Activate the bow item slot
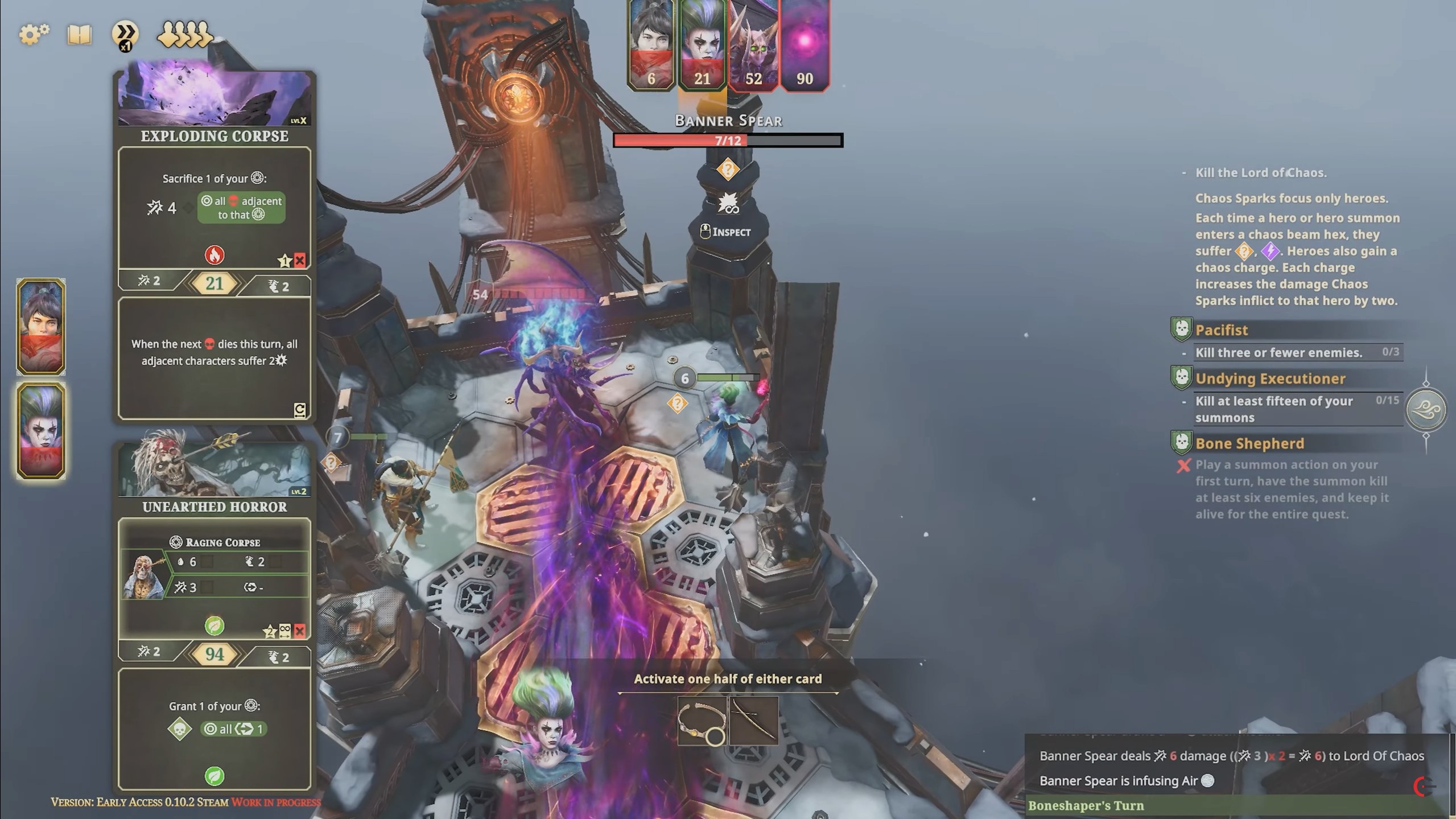Viewport: 1456px width, 819px height. pyautogui.click(x=753, y=721)
